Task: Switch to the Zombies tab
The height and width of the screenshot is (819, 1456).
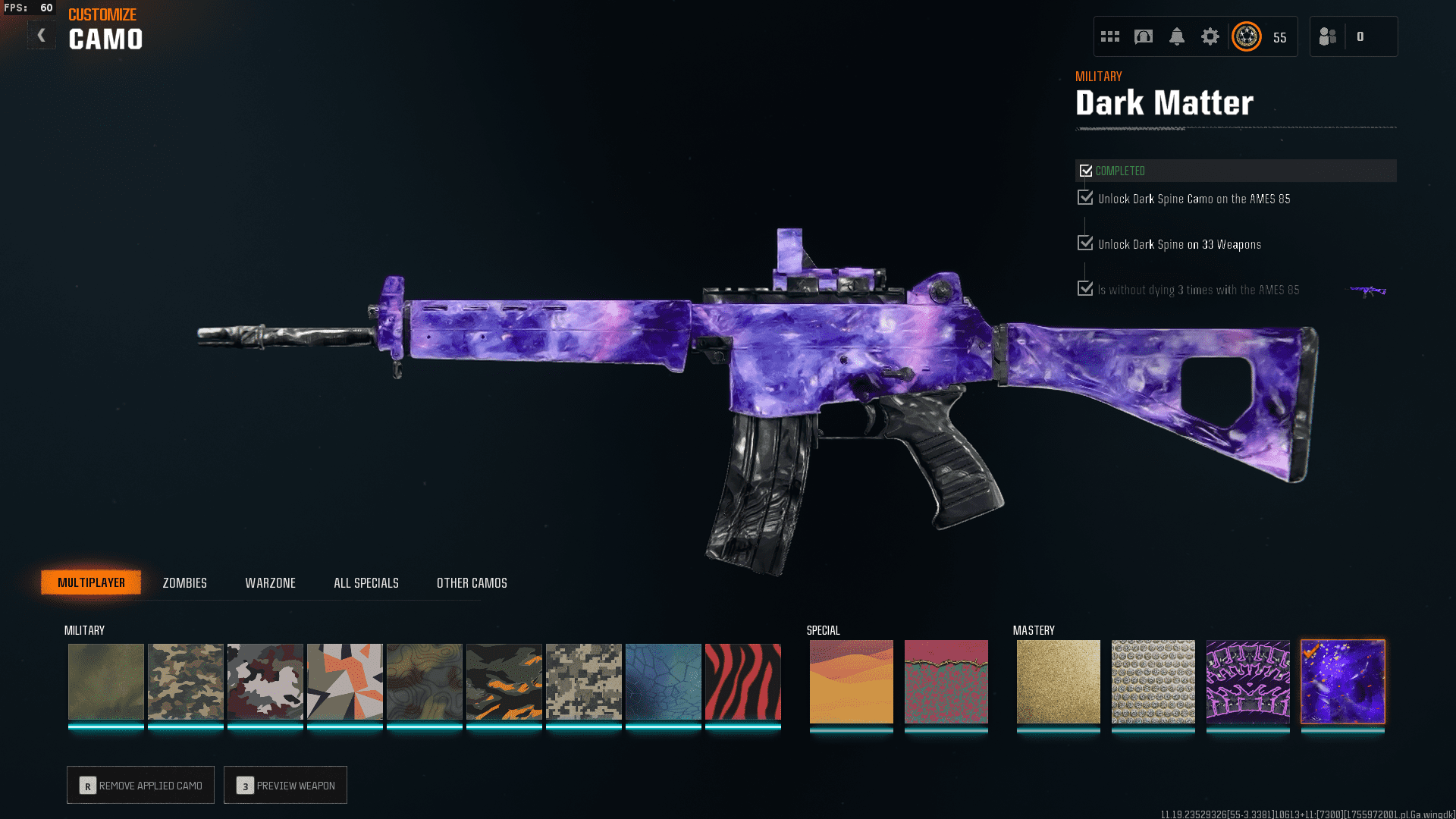Action: click(x=184, y=582)
